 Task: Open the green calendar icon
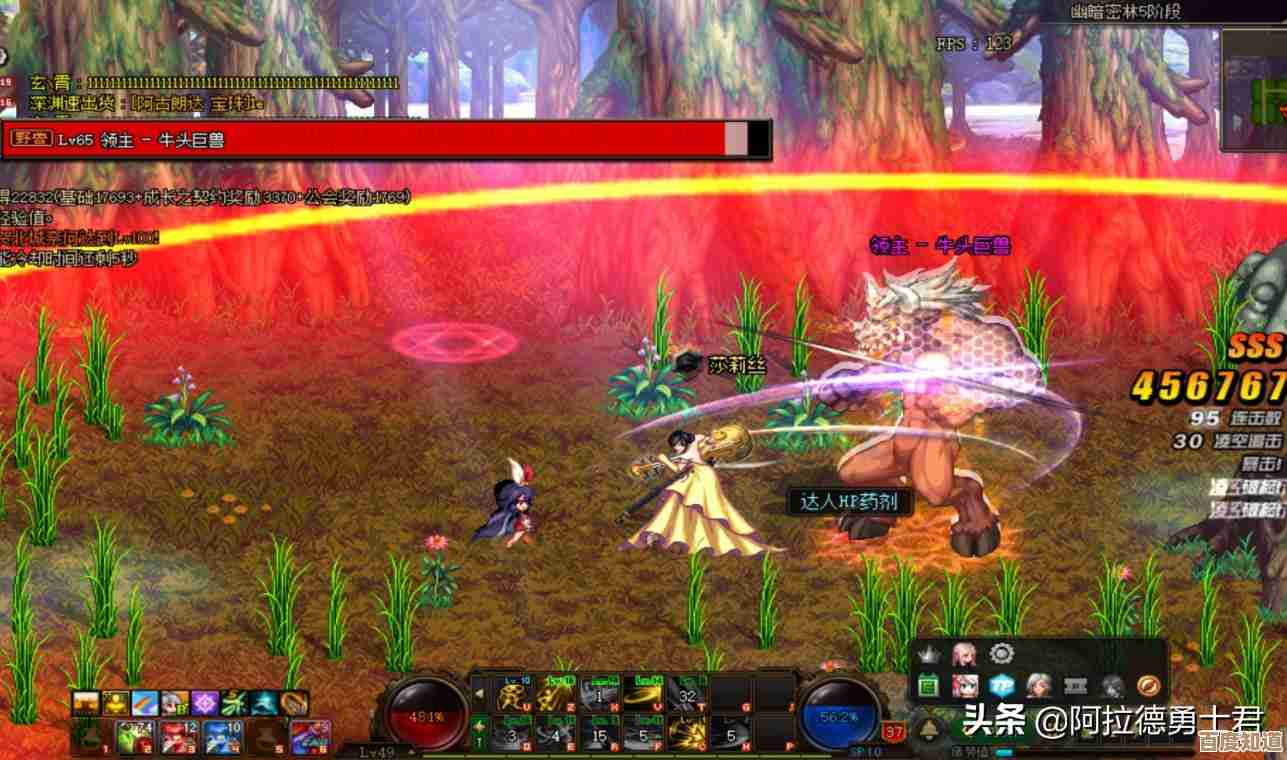pos(929,686)
